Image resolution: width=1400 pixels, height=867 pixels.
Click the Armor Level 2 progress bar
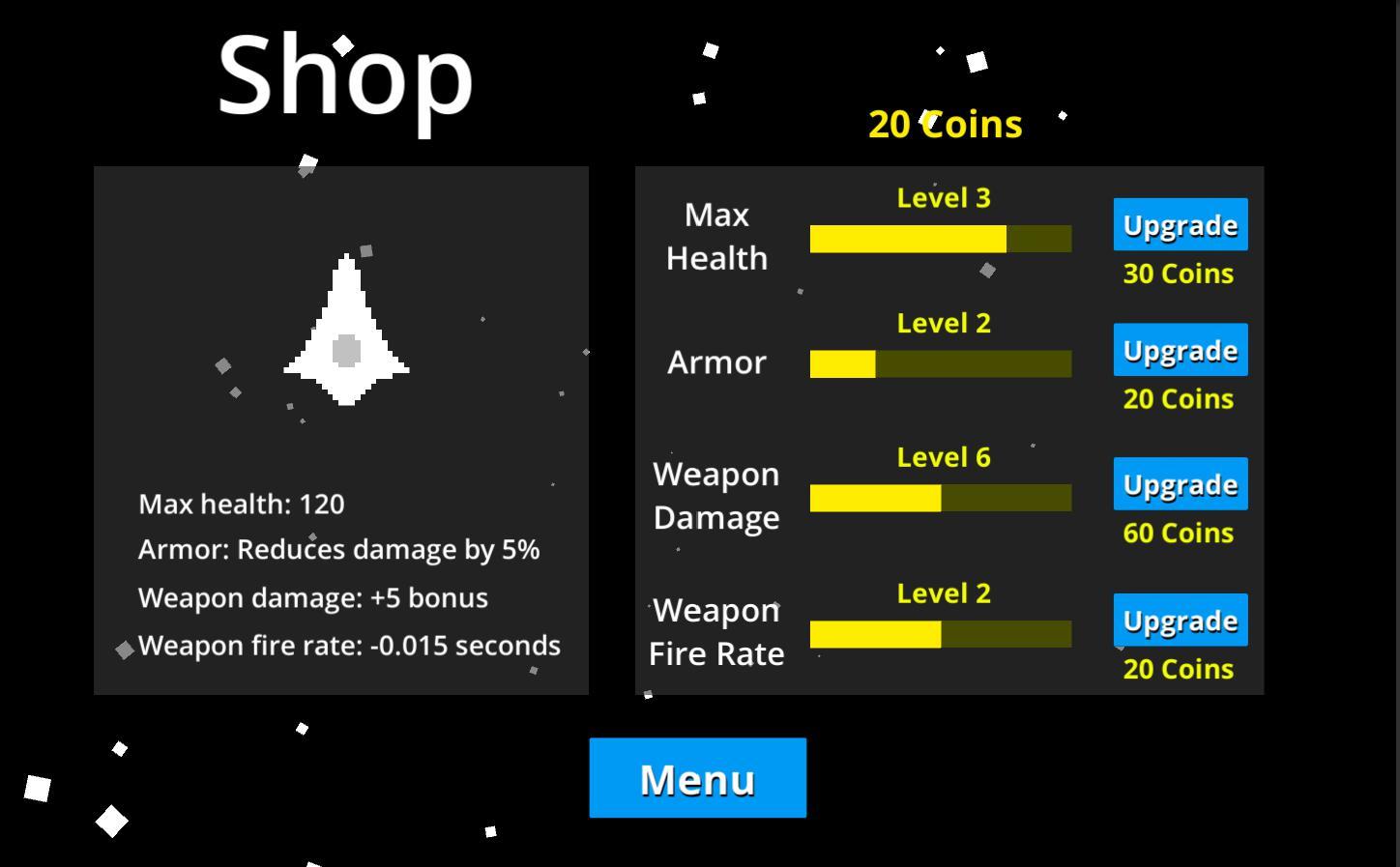[x=941, y=364]
